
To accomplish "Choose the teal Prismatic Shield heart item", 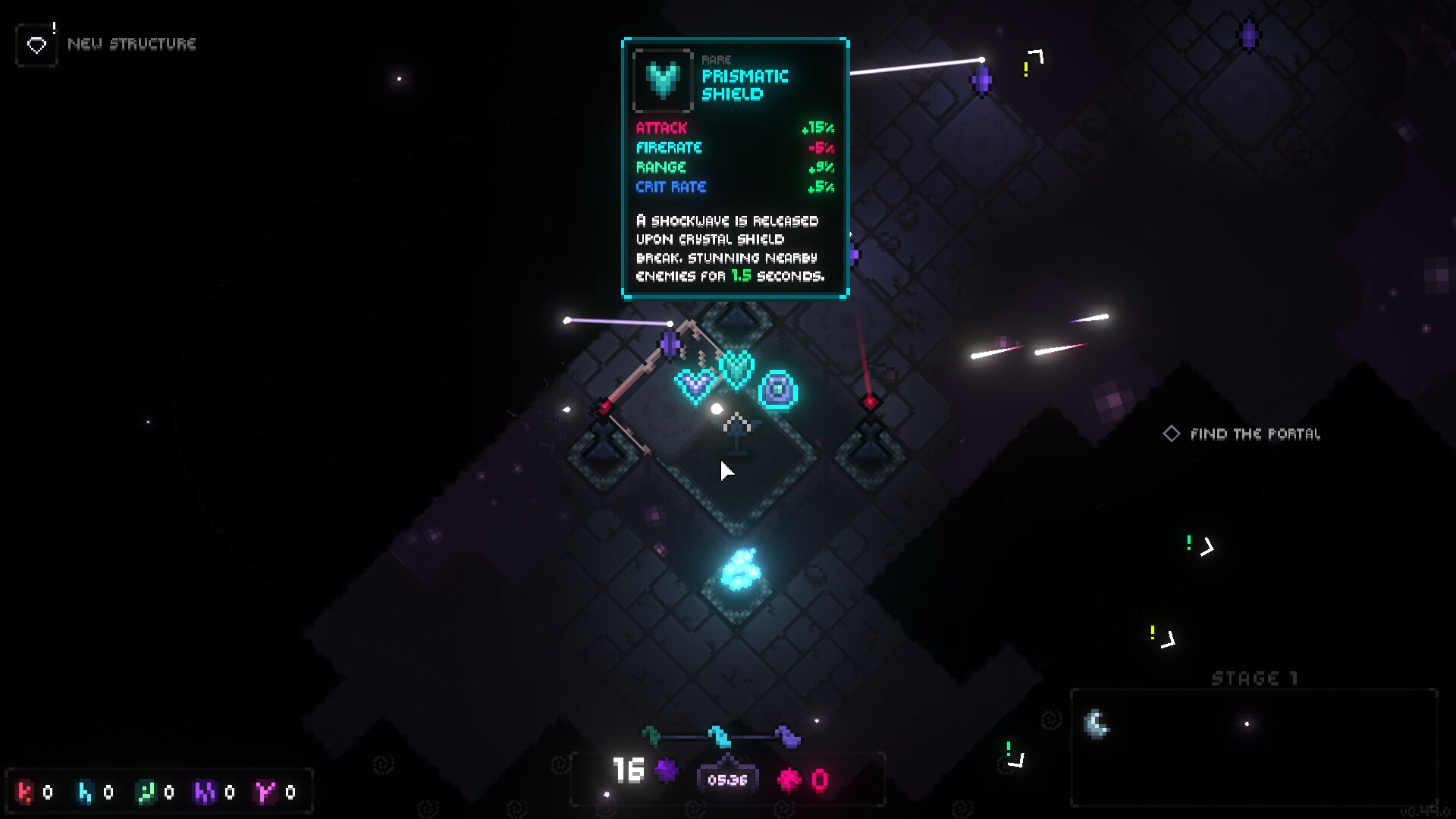I will click(736, 369).
